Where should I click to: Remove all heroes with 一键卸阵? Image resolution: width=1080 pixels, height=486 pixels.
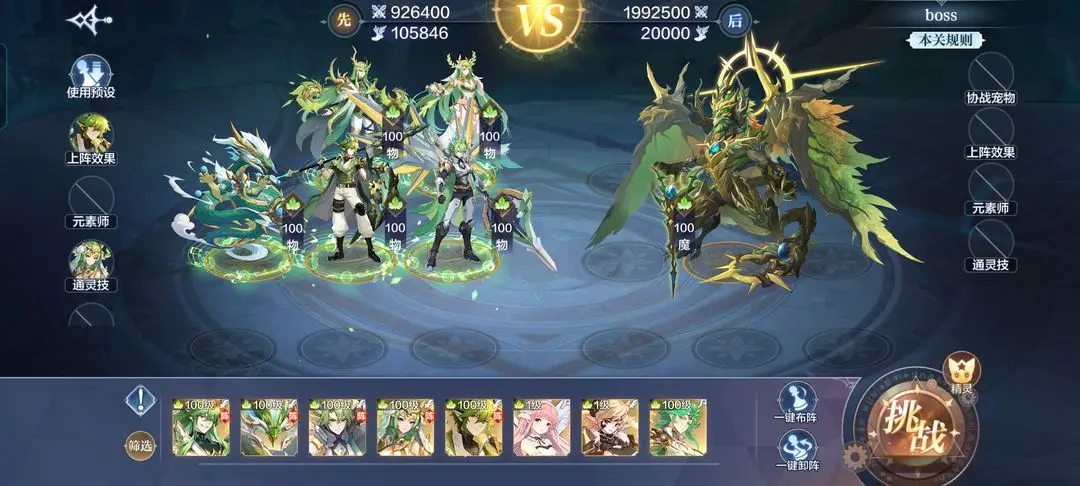click(x=796, y=448)
